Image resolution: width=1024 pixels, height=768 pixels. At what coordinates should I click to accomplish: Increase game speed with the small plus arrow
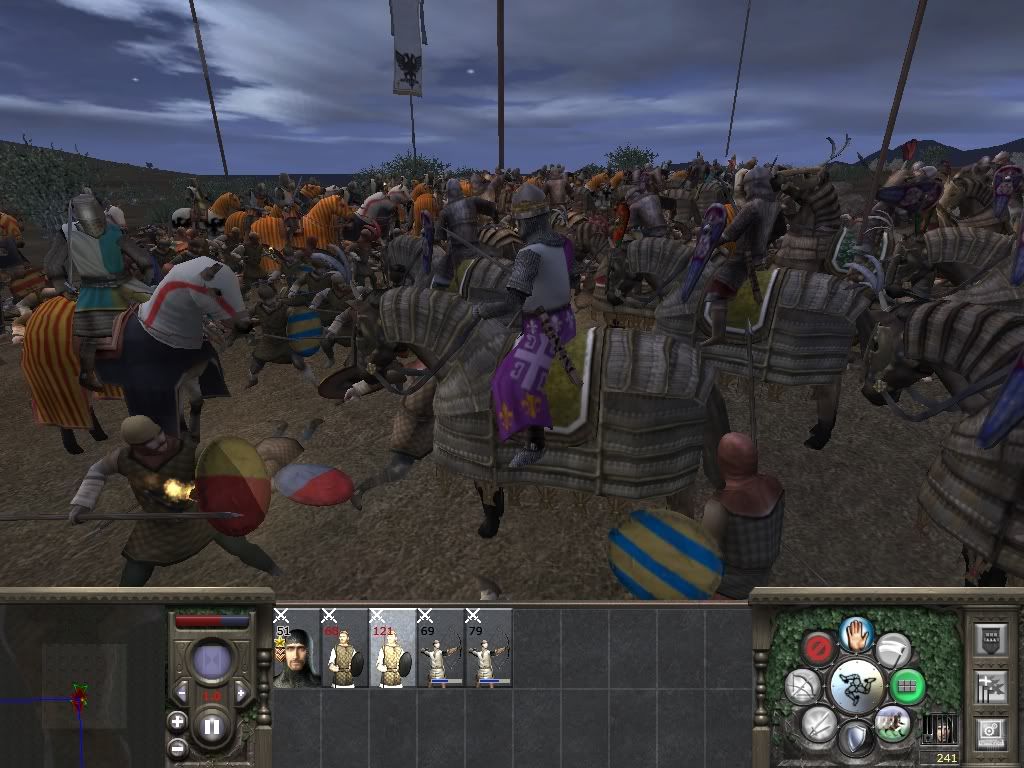[241, 694]
